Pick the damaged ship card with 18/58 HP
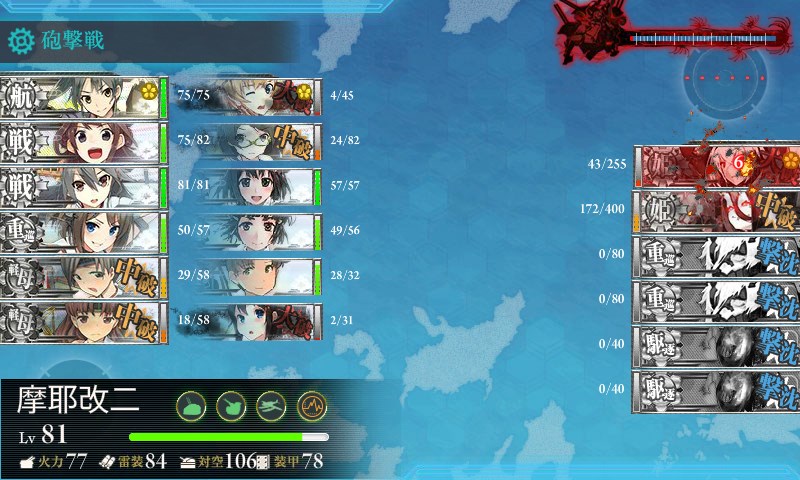This screenshot has height=480, width=800. pyautogui.click(x=84, y=322)
